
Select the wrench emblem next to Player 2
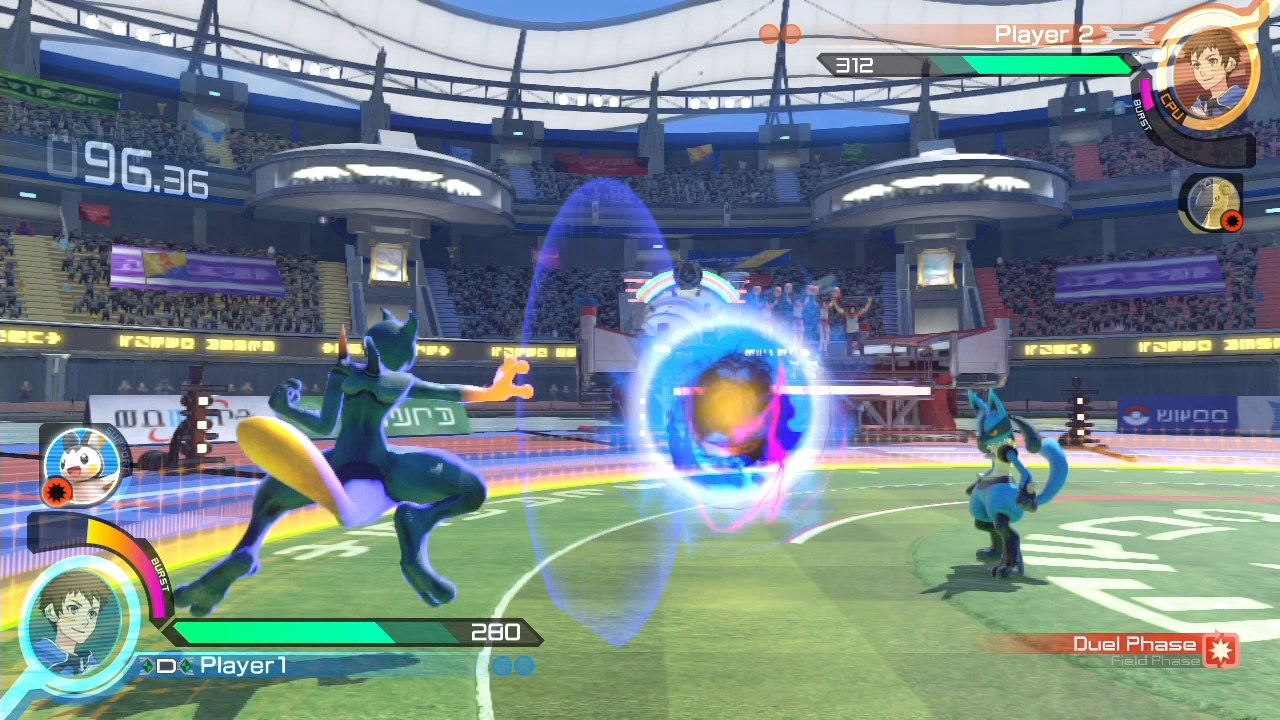[x=1129, y=32]
